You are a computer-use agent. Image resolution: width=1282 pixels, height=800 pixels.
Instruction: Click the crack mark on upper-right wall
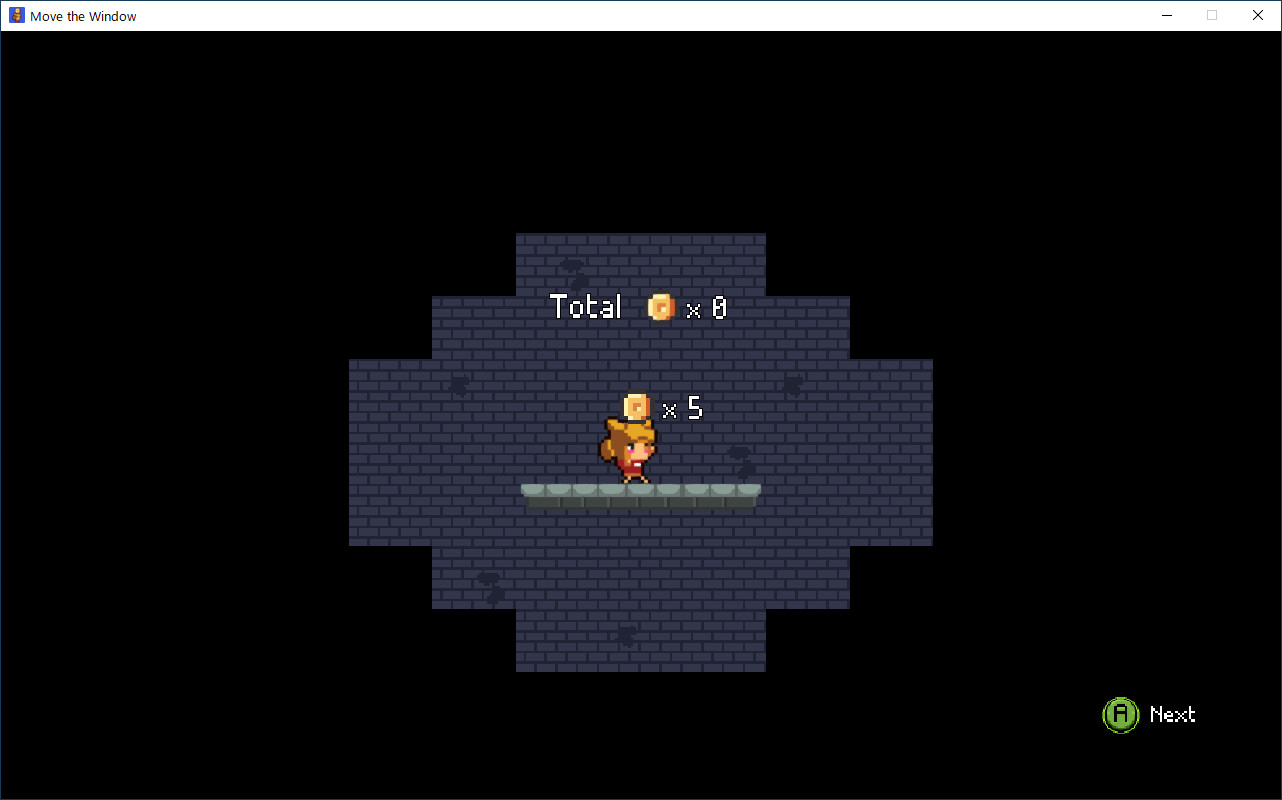[793, 385]
